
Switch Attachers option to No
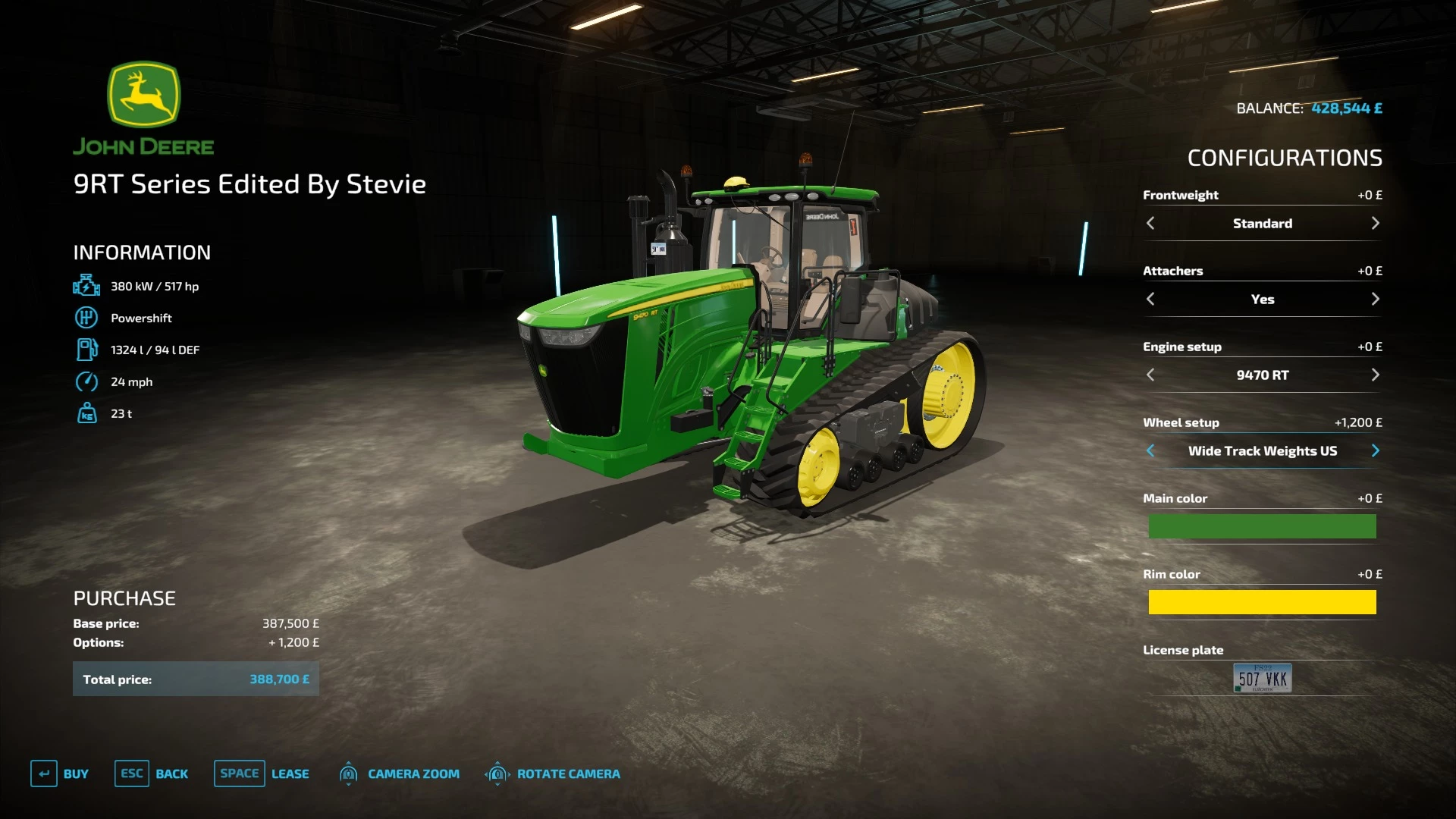(1376, 299)
